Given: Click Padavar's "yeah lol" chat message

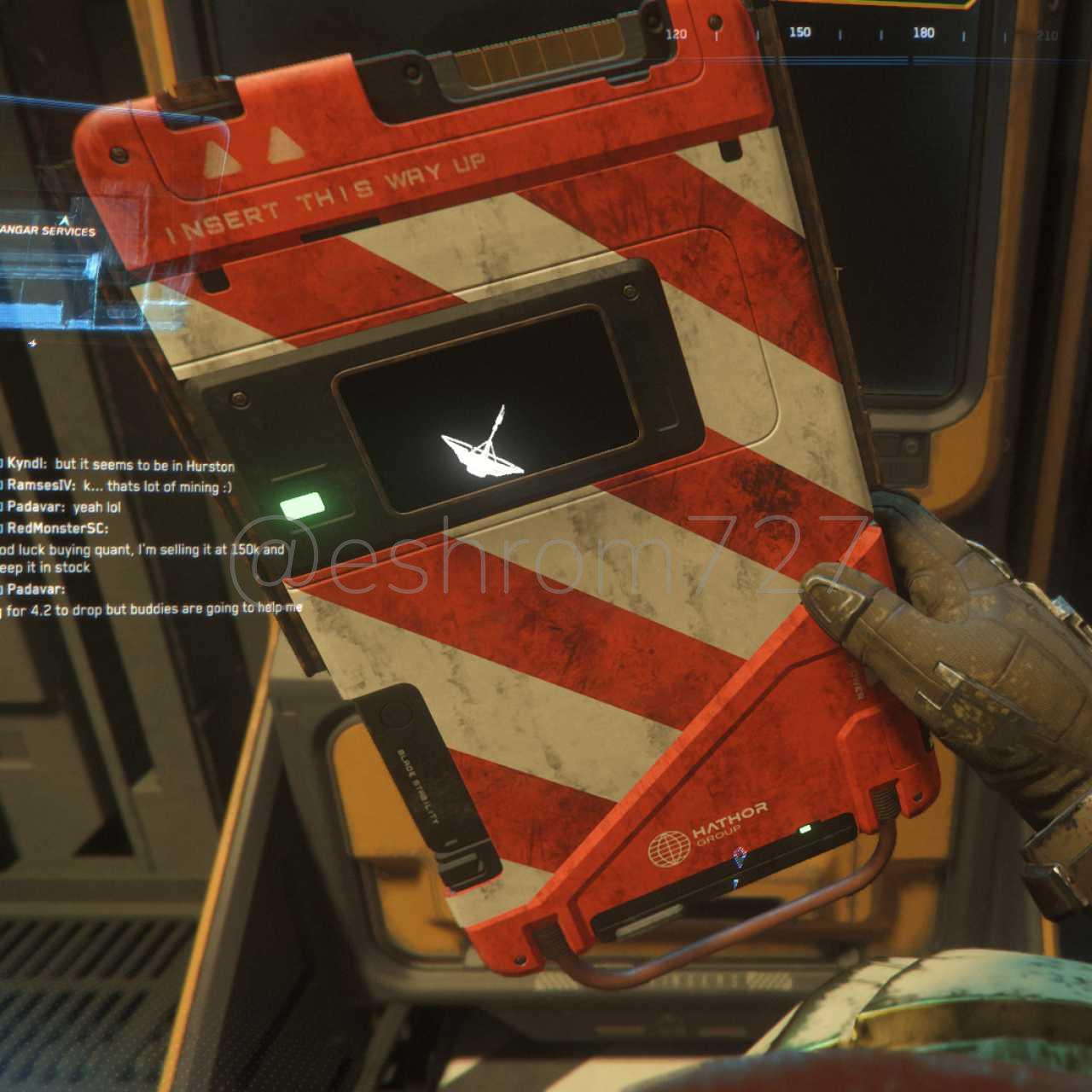Looking at the screenshot, I should [96, 508].
